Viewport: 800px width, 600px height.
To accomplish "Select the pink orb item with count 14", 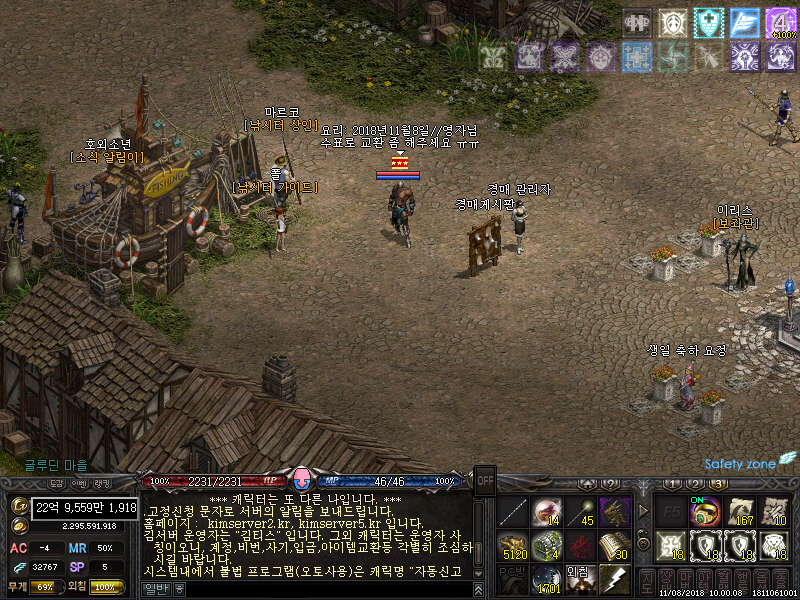I will (x=546, y=512).
